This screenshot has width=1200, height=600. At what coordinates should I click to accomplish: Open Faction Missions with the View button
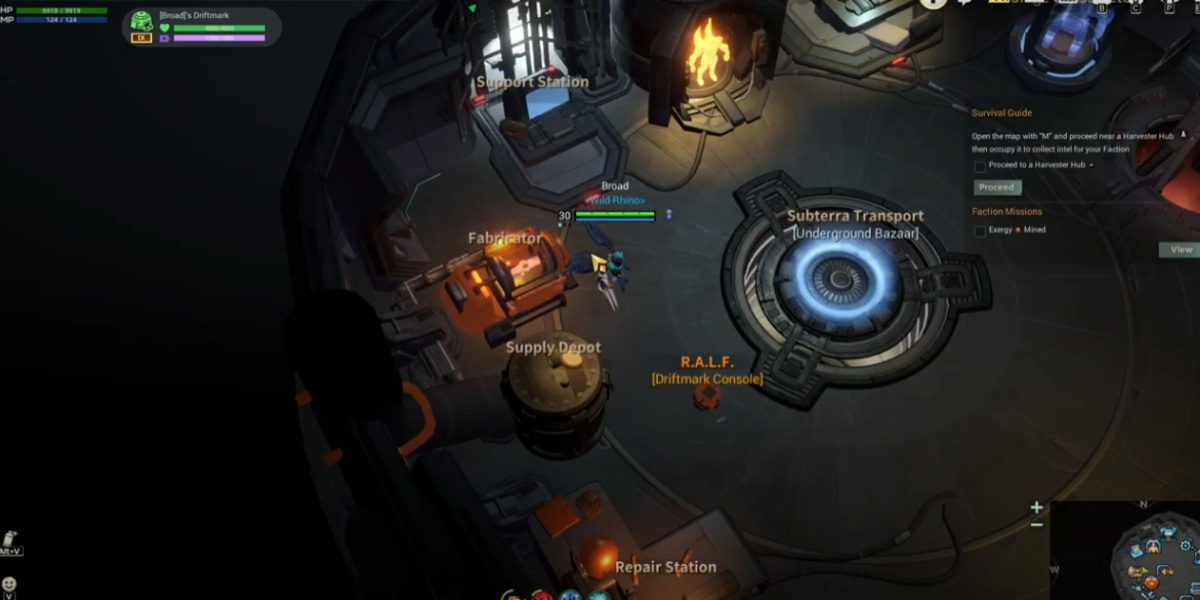point(1180,250)
